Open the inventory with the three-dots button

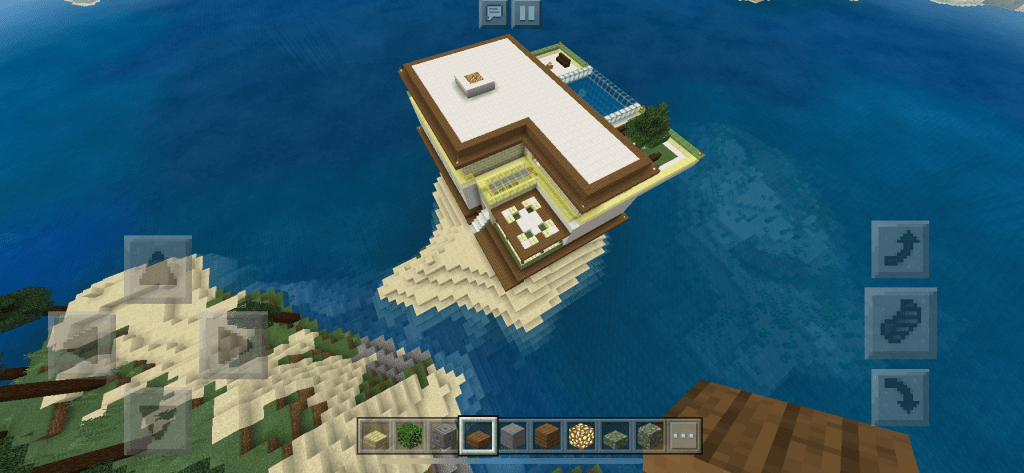coord(684,436)
